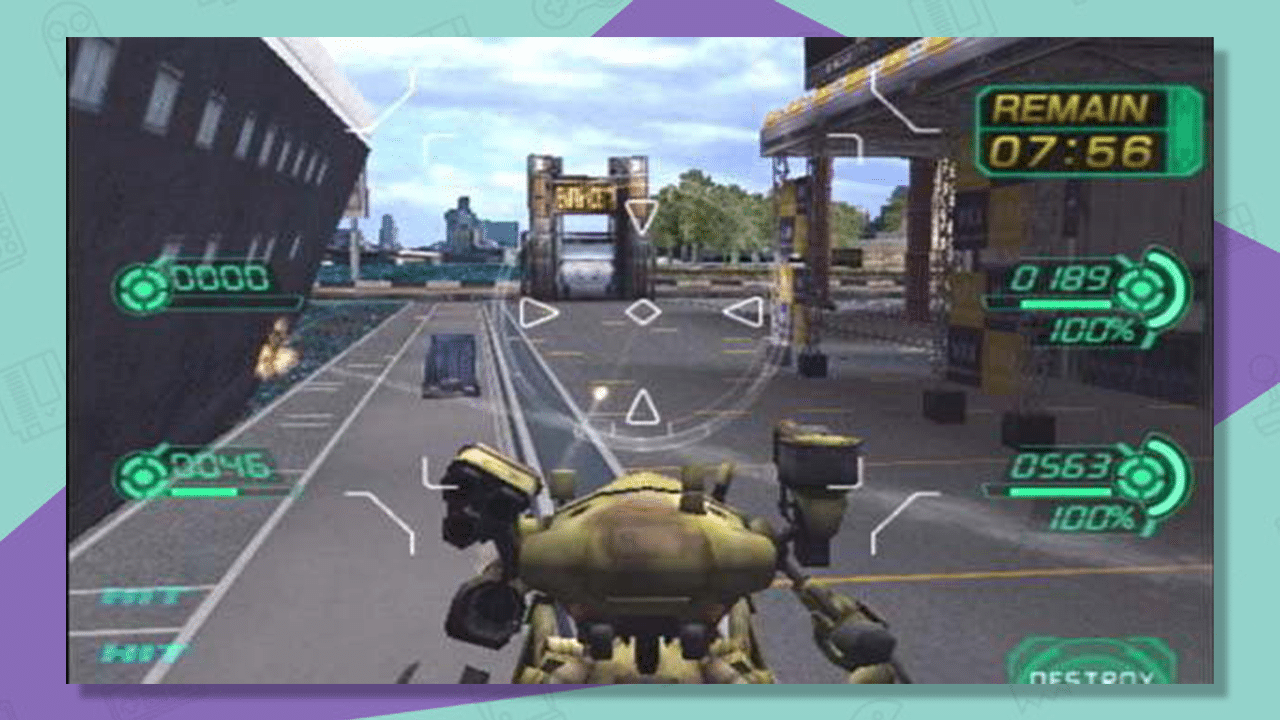
Task: Toggle the right arrow marker of the targeting reticle
Action: pos(745,310)
